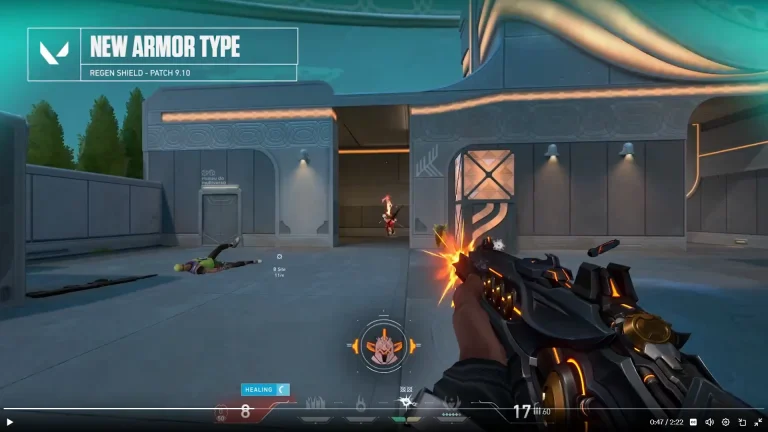The height and width of the screenshot is (432, 768).
Task: Select the round orb ability icon
Action: 360,403
